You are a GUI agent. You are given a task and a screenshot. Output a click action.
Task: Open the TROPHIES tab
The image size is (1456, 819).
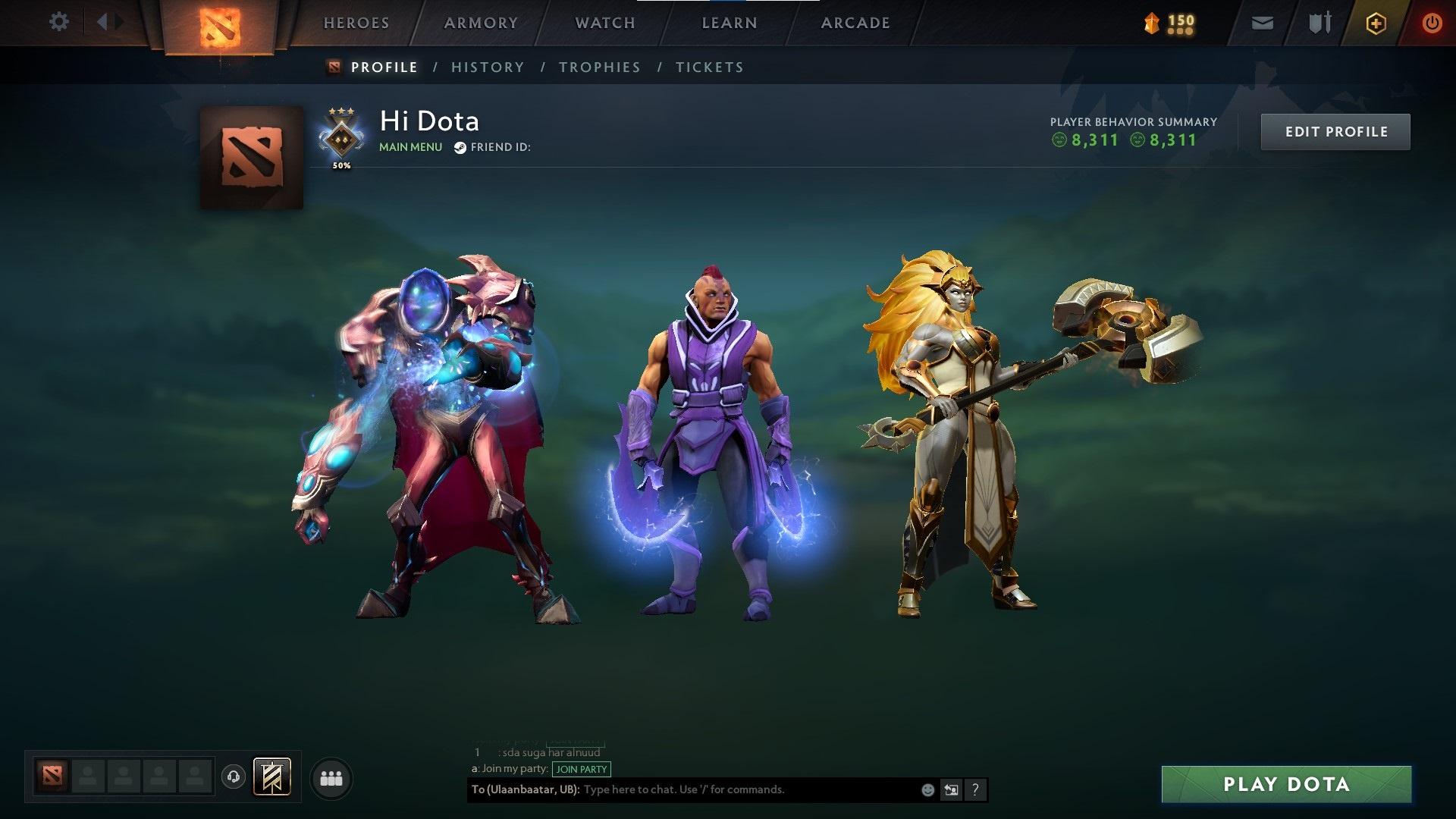599,67
